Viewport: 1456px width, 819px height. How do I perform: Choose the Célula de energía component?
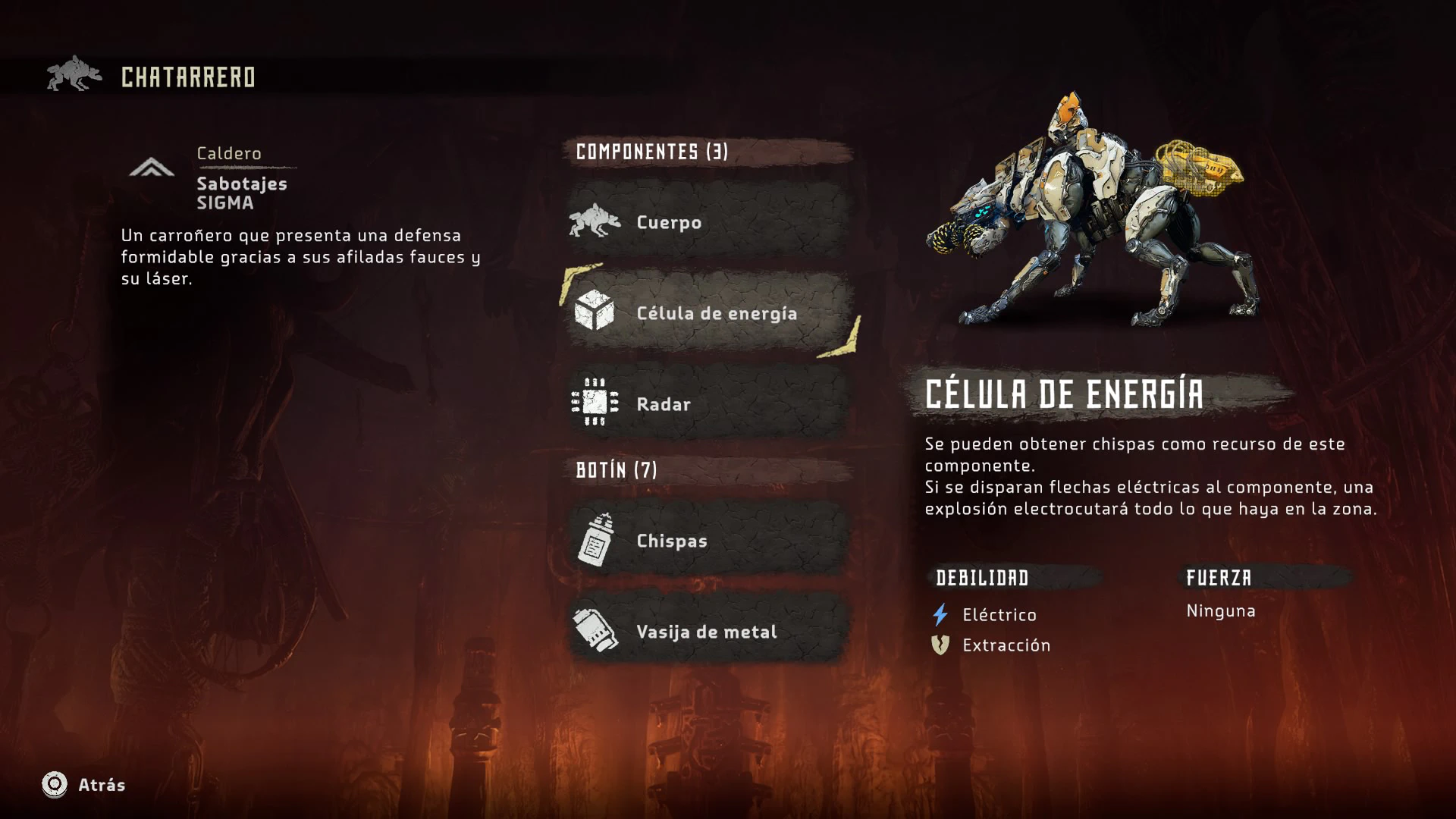[708, 312]
